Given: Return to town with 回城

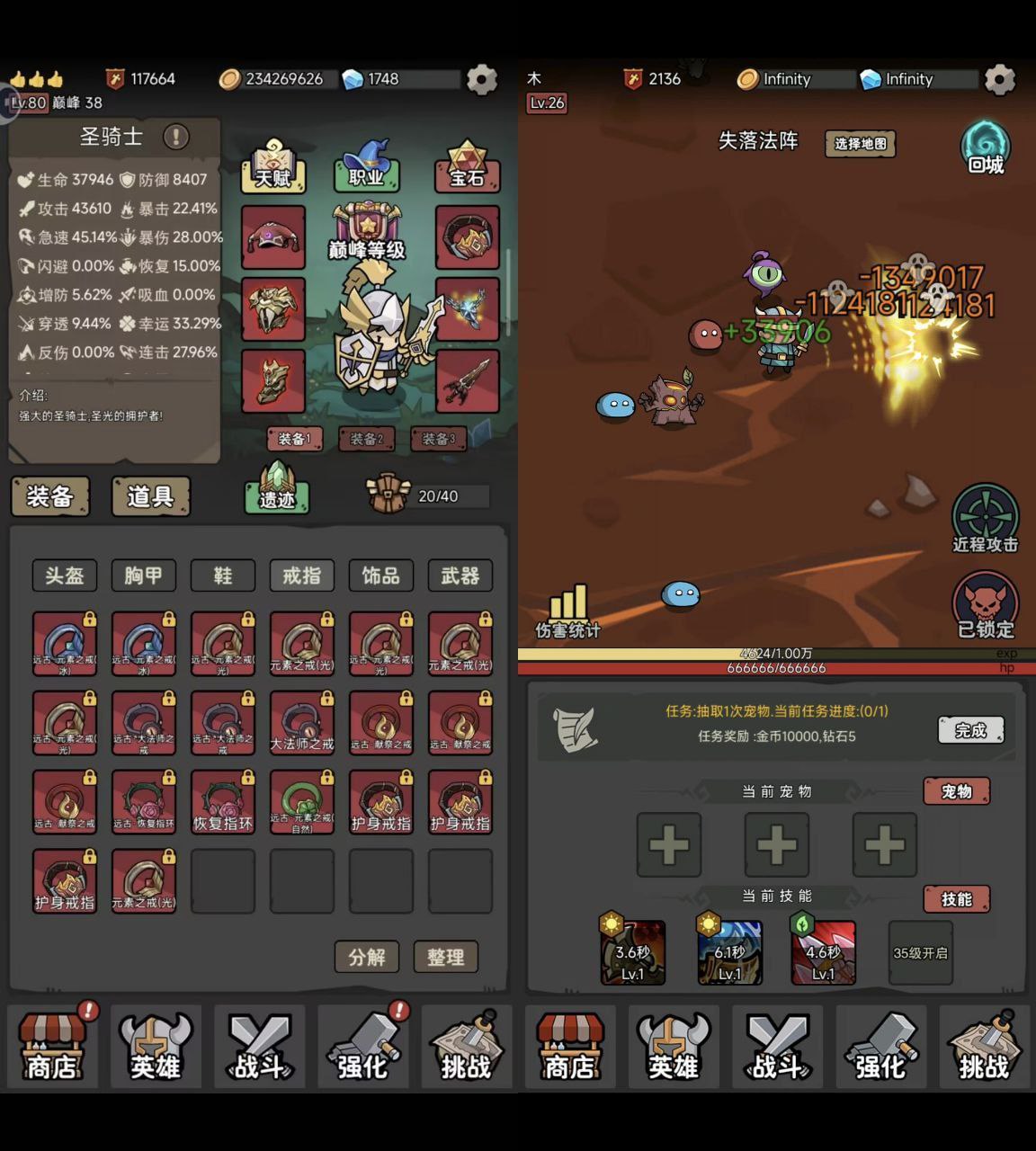Looking at the screenshot, I should (x=986, y=148).
